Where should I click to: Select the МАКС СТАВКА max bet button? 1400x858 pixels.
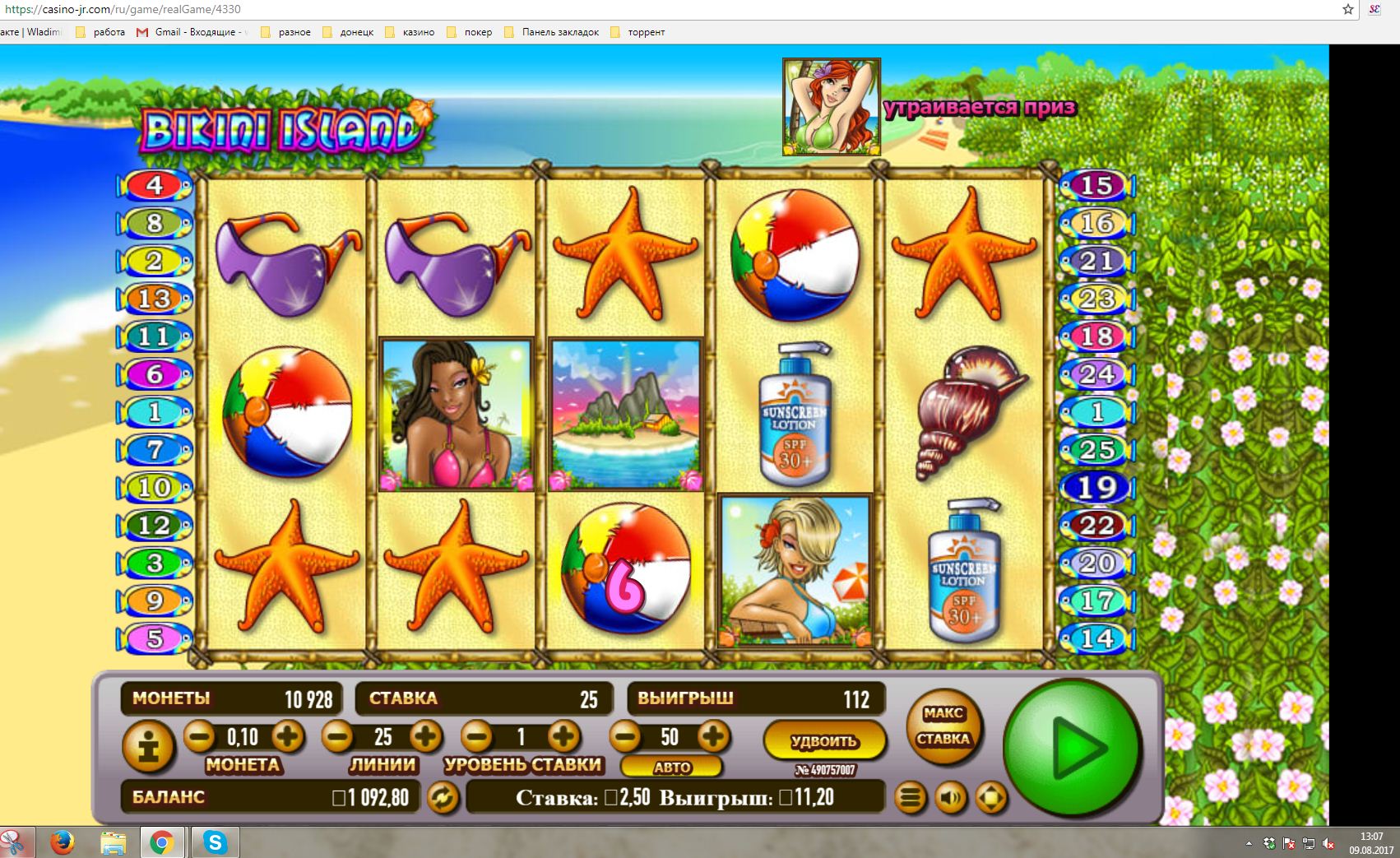click(x=943, y=727)
